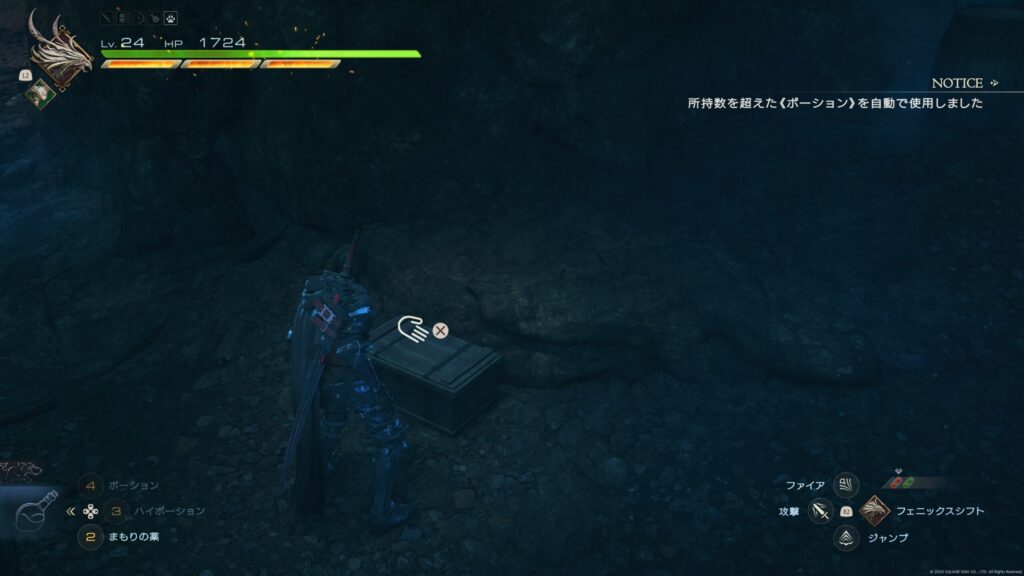
Task: Cast the ファイア magic ability
Action: [x=846, y=485]
